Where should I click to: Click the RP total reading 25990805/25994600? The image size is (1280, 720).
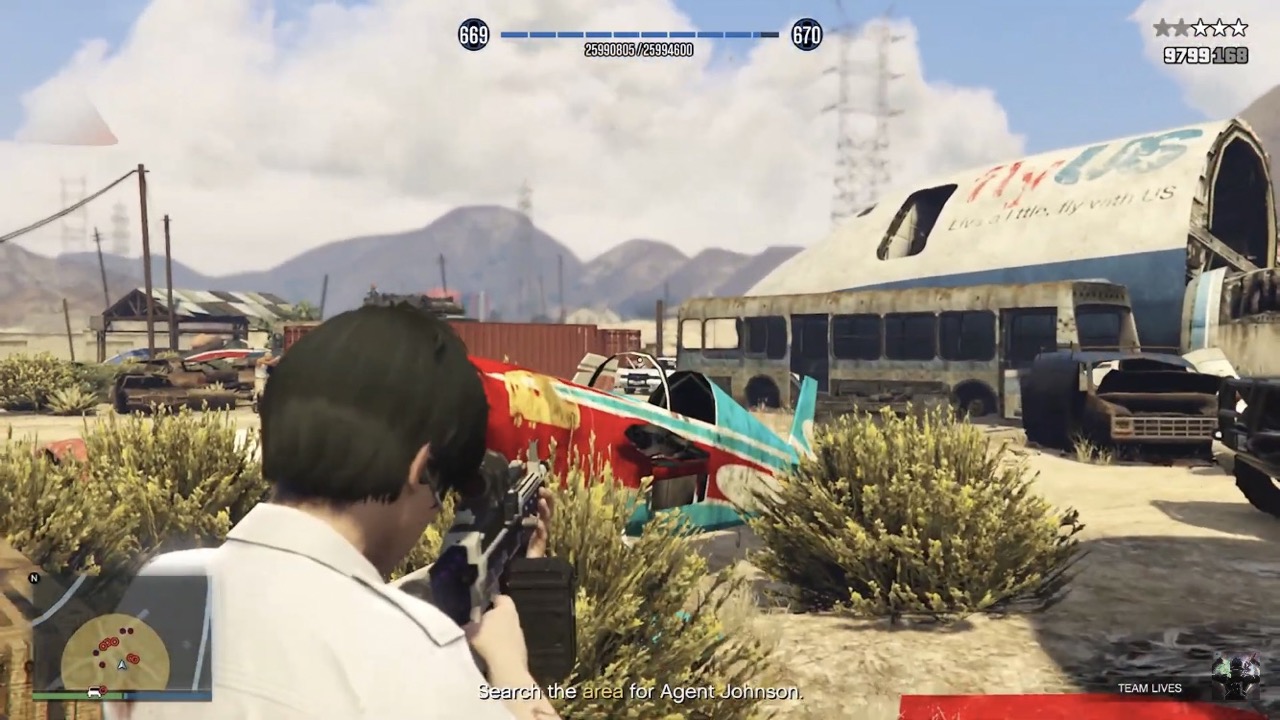pos(640,47)
